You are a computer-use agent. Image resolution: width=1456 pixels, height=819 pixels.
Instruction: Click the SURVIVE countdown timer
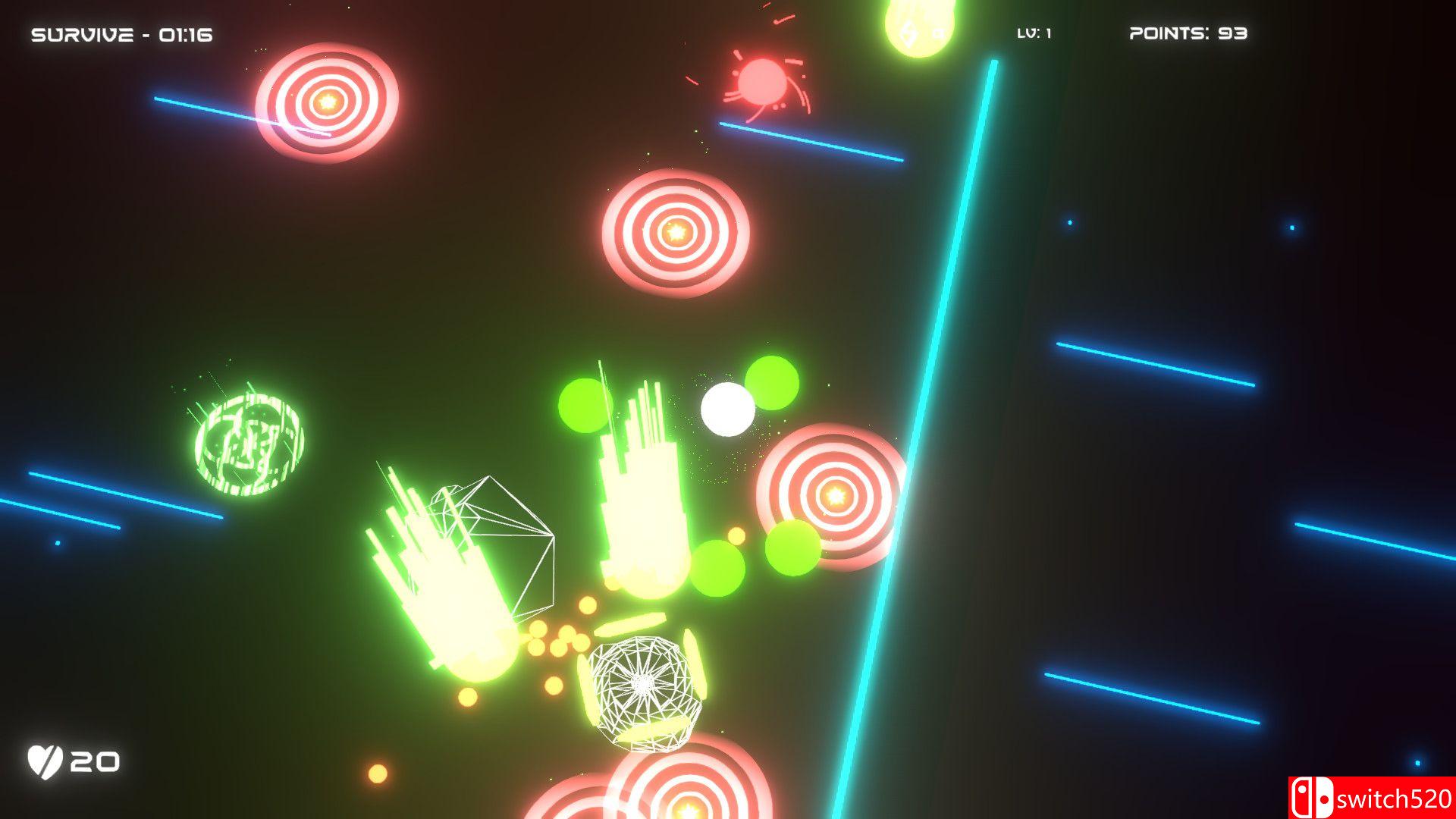pyautogui.click(x=120, y=32)
